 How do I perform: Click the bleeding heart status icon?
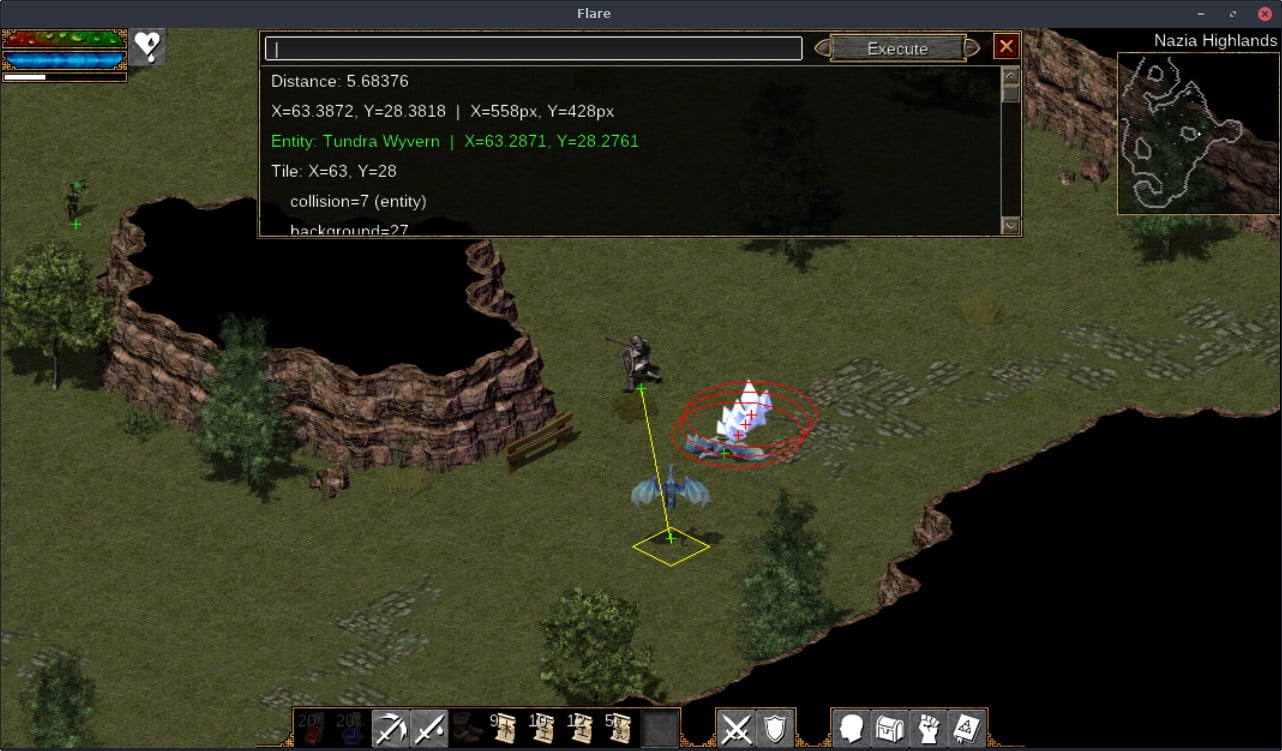[148, 46]
